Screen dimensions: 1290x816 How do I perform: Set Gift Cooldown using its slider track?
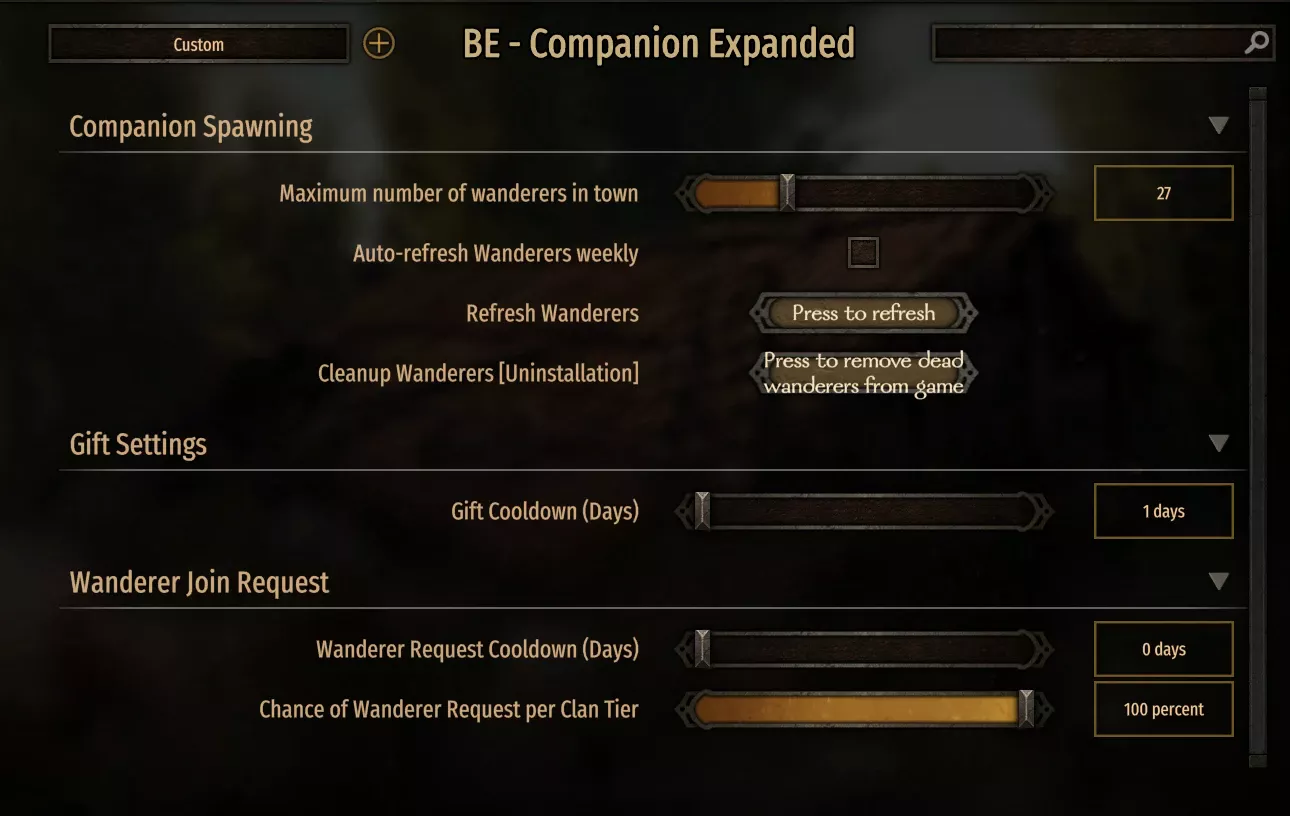pos(880,511)
